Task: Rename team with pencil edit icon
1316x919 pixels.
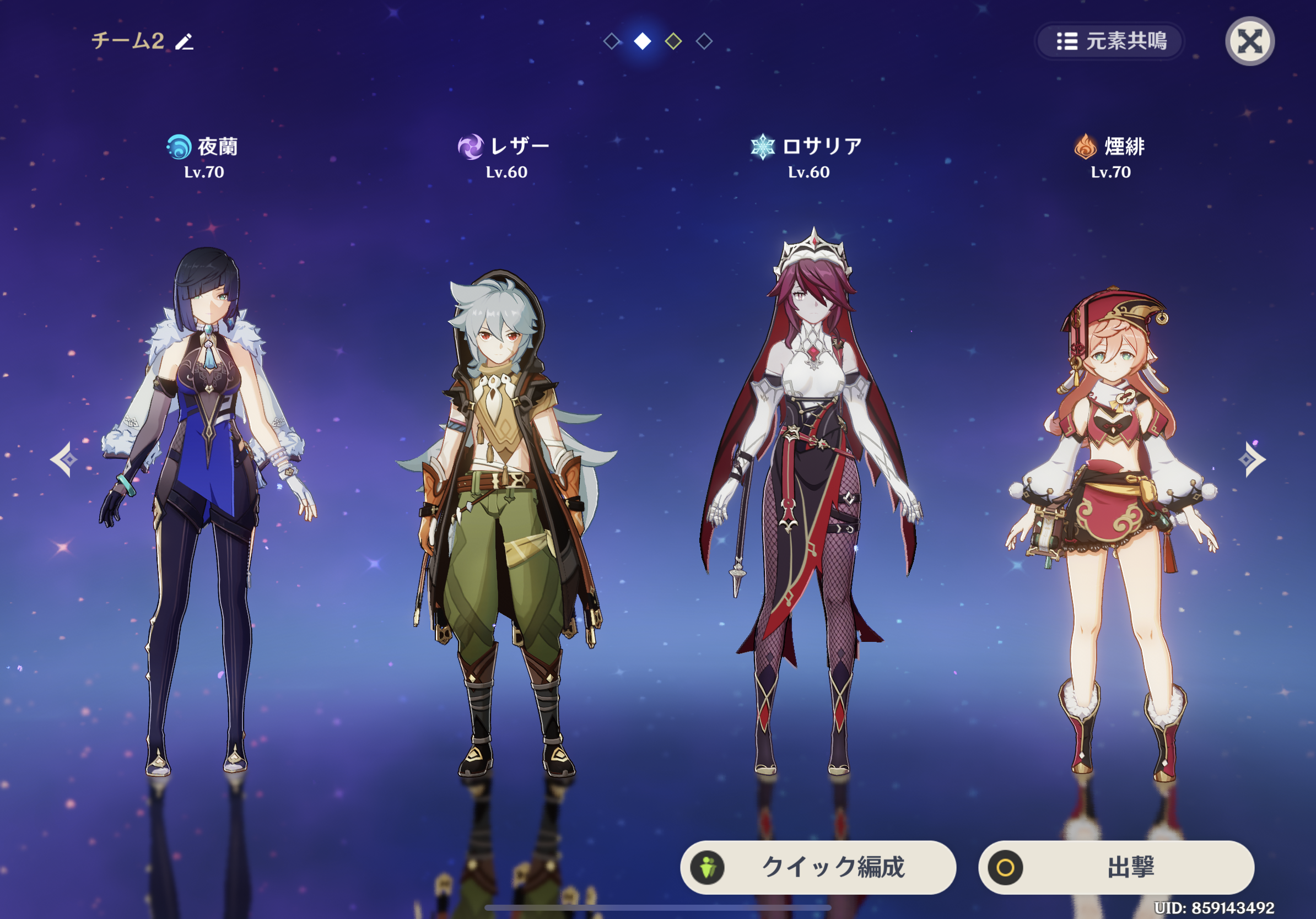Action: click(185, 41)
